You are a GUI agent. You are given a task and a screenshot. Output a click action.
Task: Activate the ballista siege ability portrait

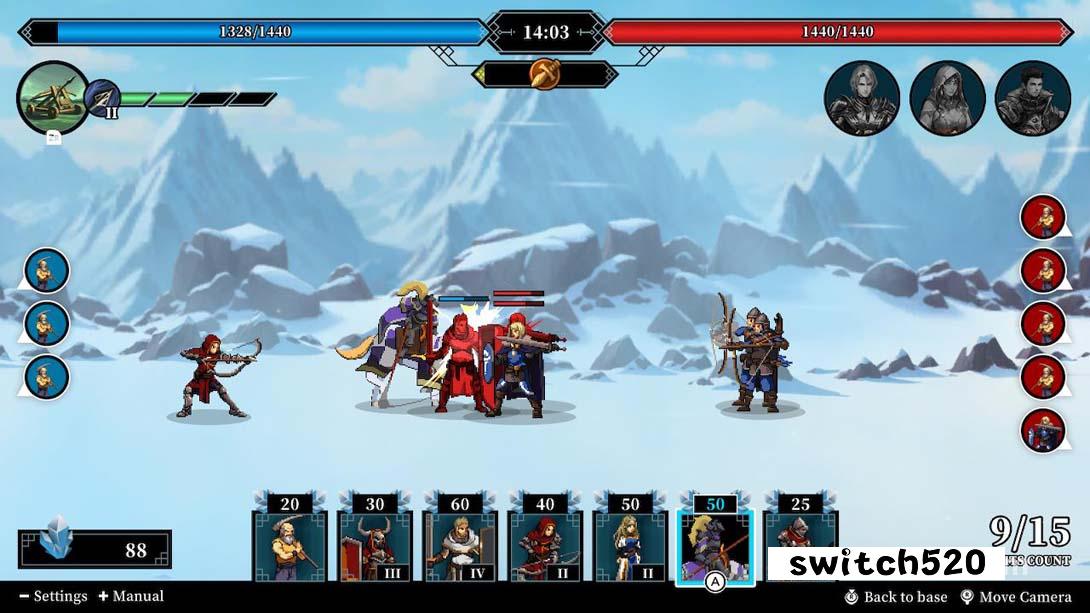pos(53,97)
